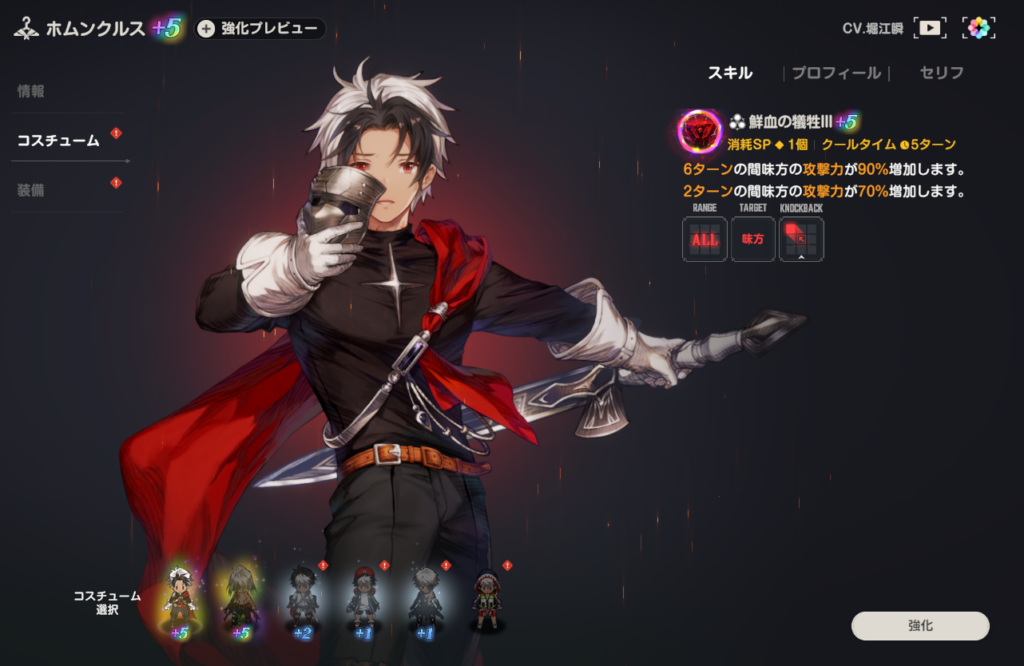Choose the second +5 costume with yellow glow
Image resolution: width=1024 pixels, height=666 pixels.
click(241, 600)
